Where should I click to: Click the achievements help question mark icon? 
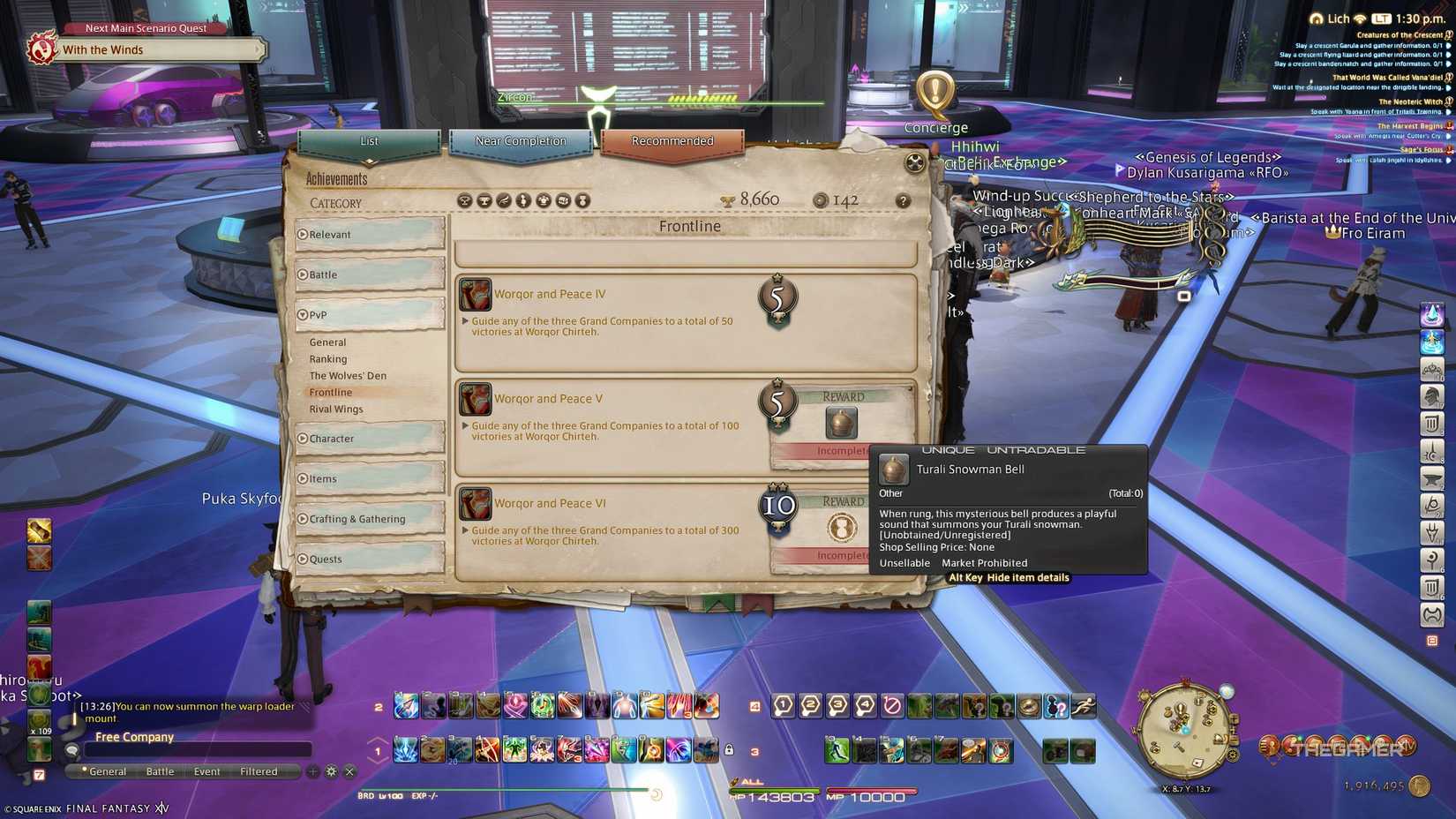pos(903,201)
